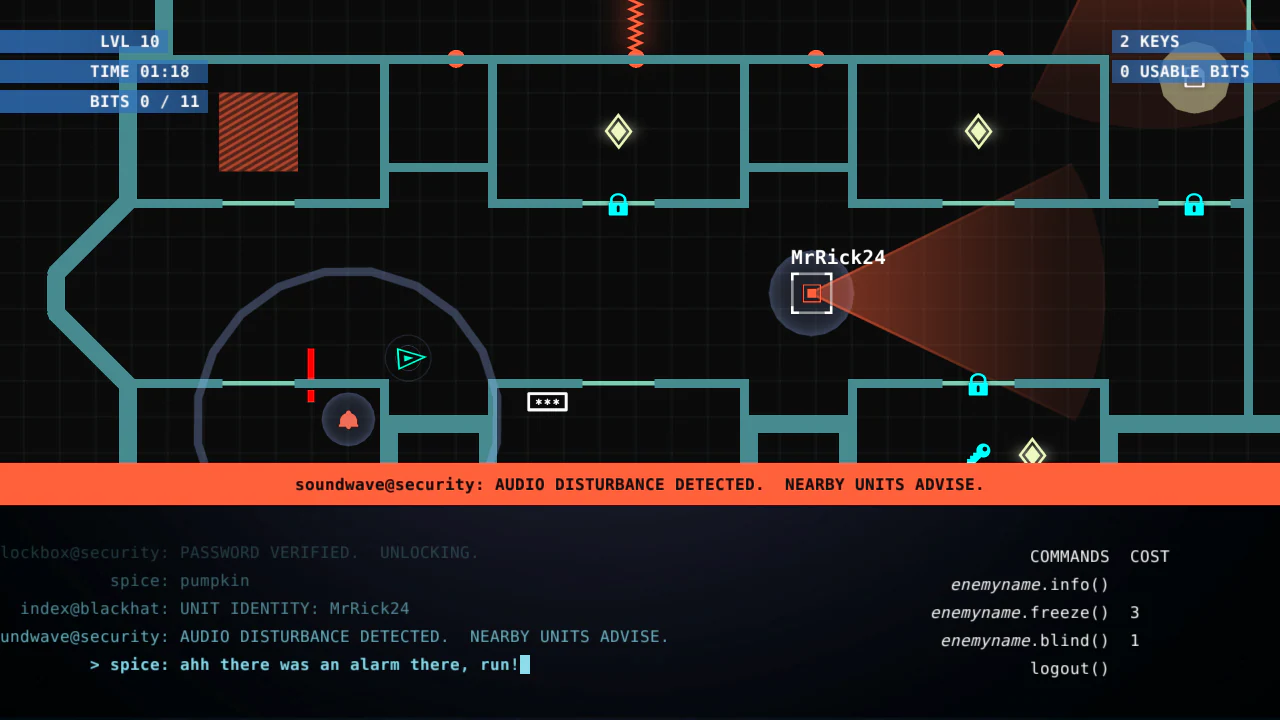Viewport: 1280px width, 720px height.
Task: Grab the key icon near the bottom diamond
Action: click(x=979, y=452)
